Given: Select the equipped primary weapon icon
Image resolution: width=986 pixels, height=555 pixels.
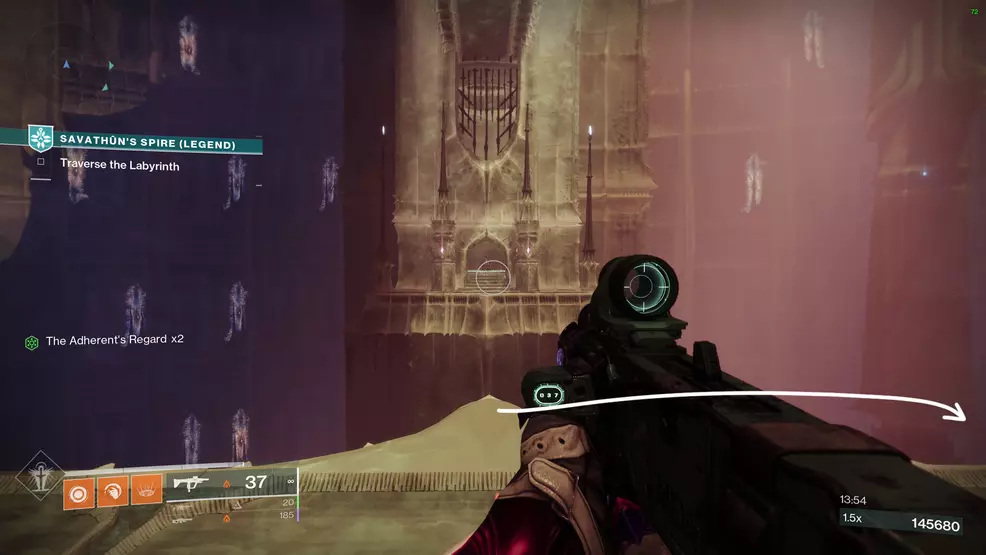Looking at the screenshot, I should pos(191,484).
